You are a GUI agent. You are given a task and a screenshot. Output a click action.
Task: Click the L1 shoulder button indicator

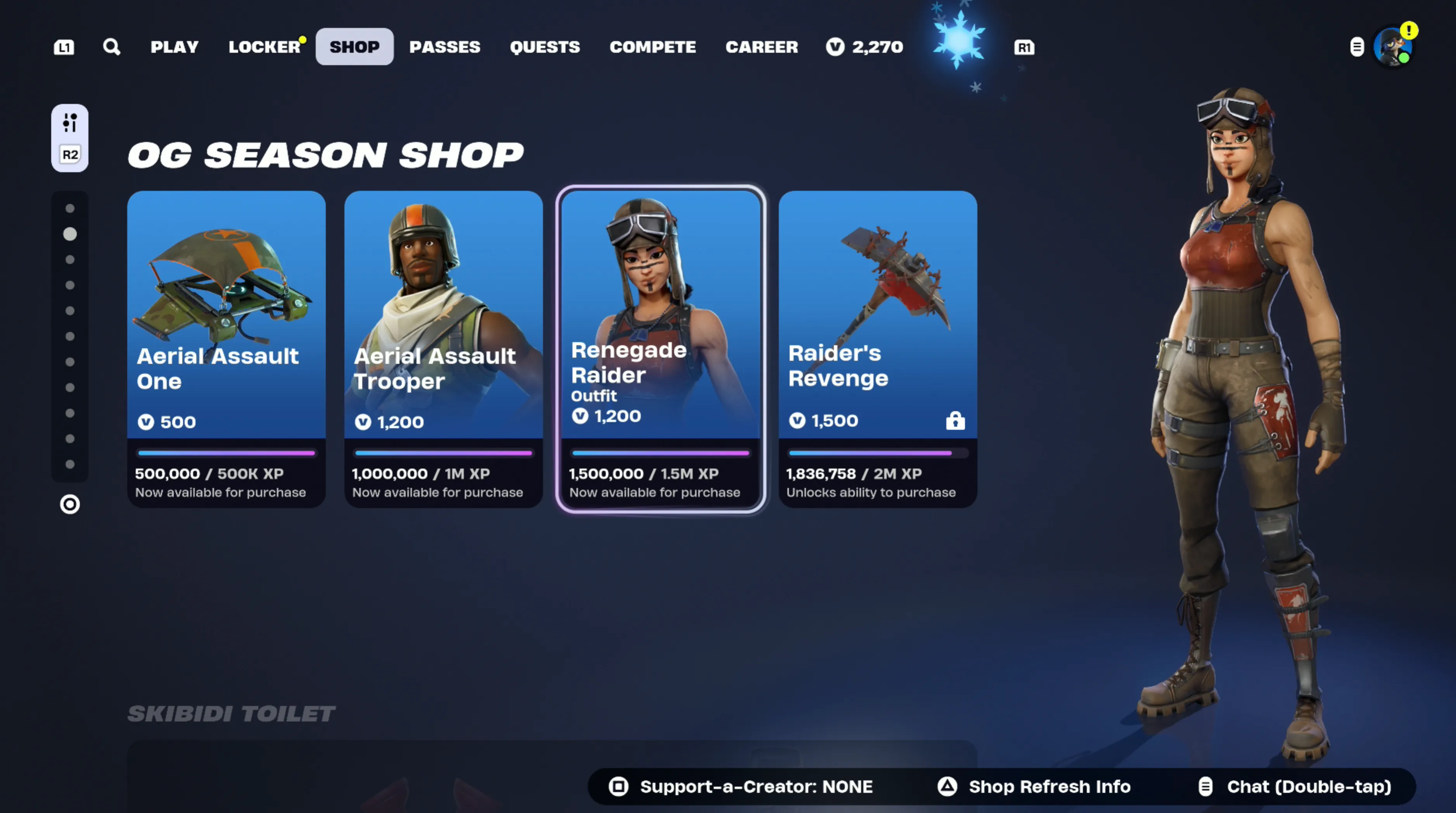point(64,47)
